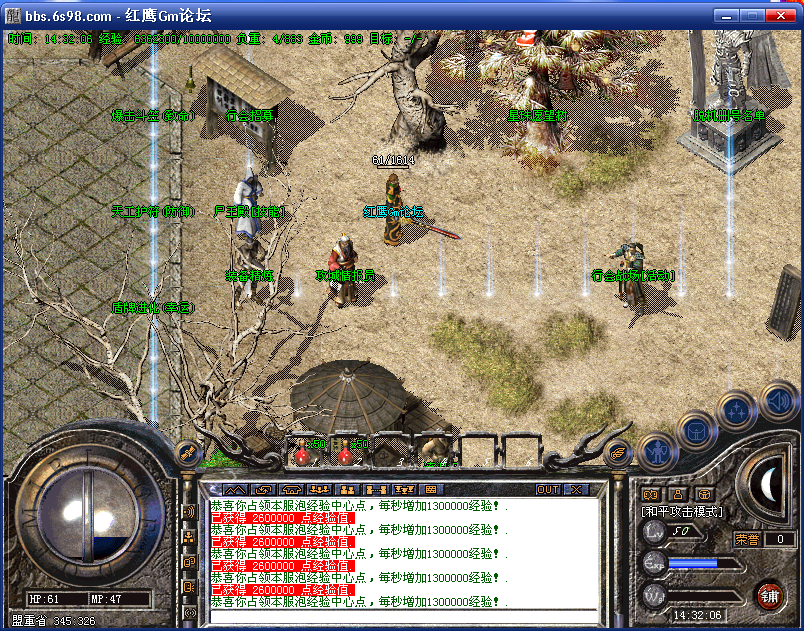Screen dimensions: 804x631
Task: Click the satellite icon left of belt
Action: (185, 454)
